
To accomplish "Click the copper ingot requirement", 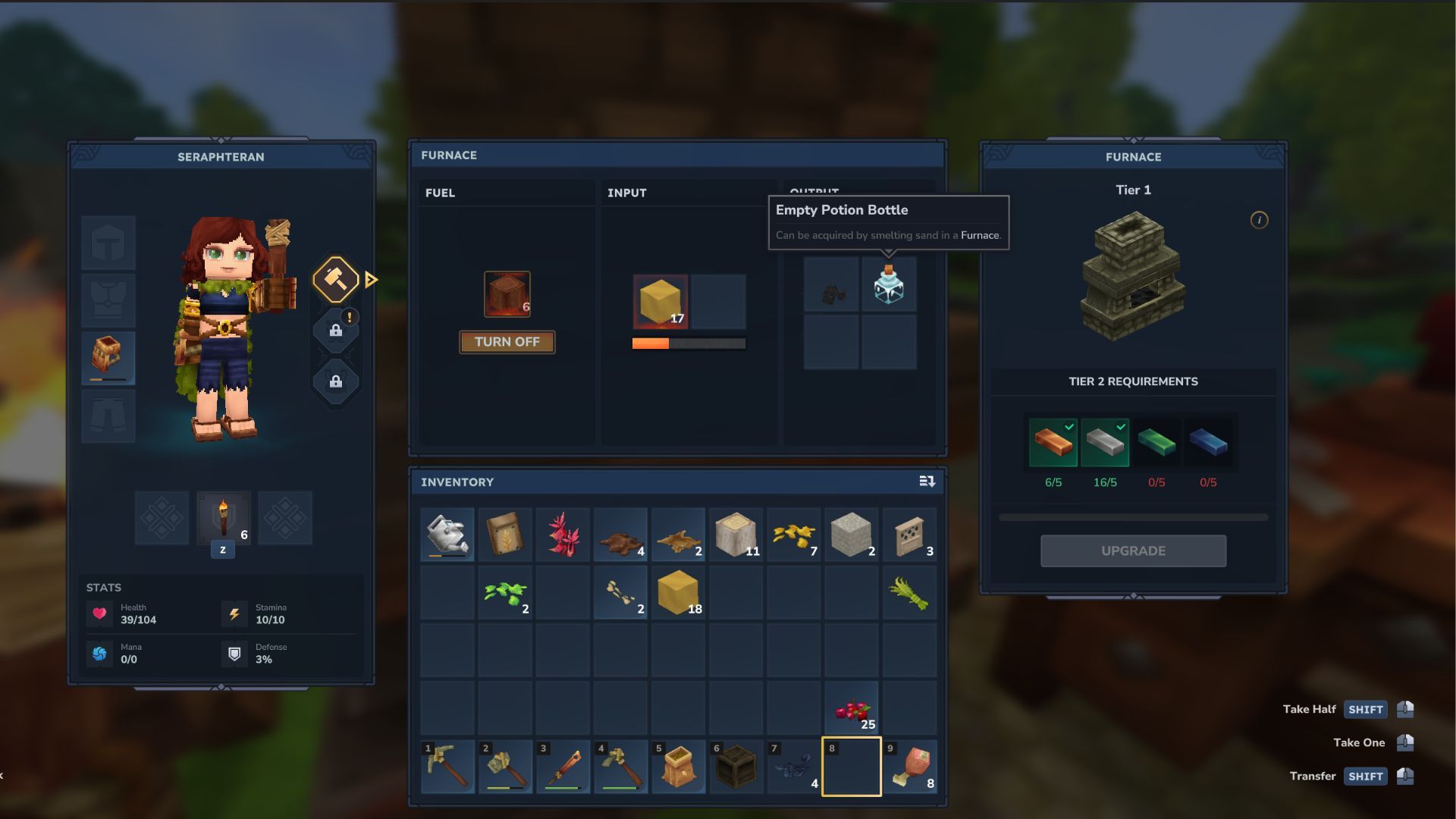I will pos(1053,442).
